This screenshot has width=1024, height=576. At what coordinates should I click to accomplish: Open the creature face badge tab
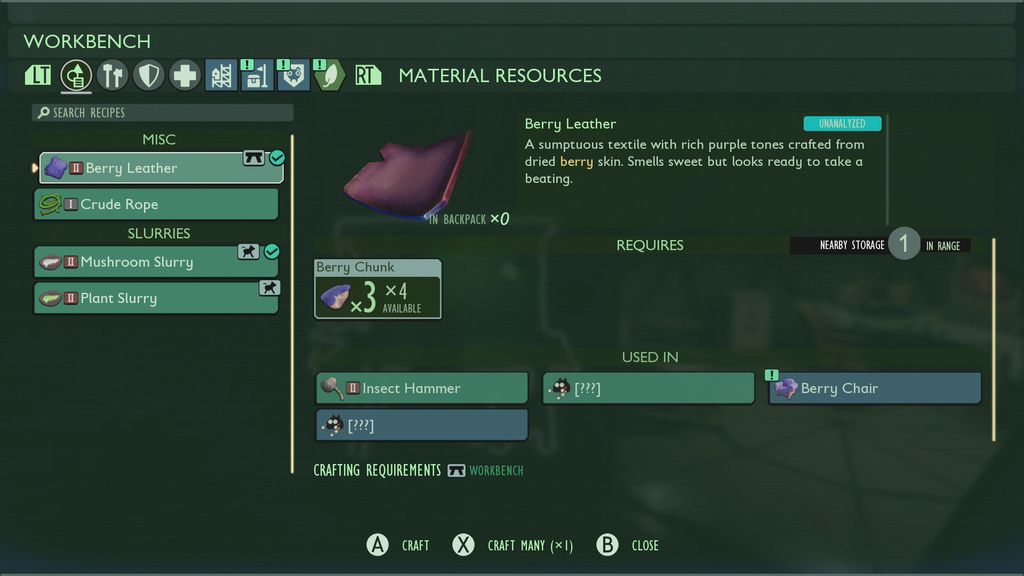[293, 76]
